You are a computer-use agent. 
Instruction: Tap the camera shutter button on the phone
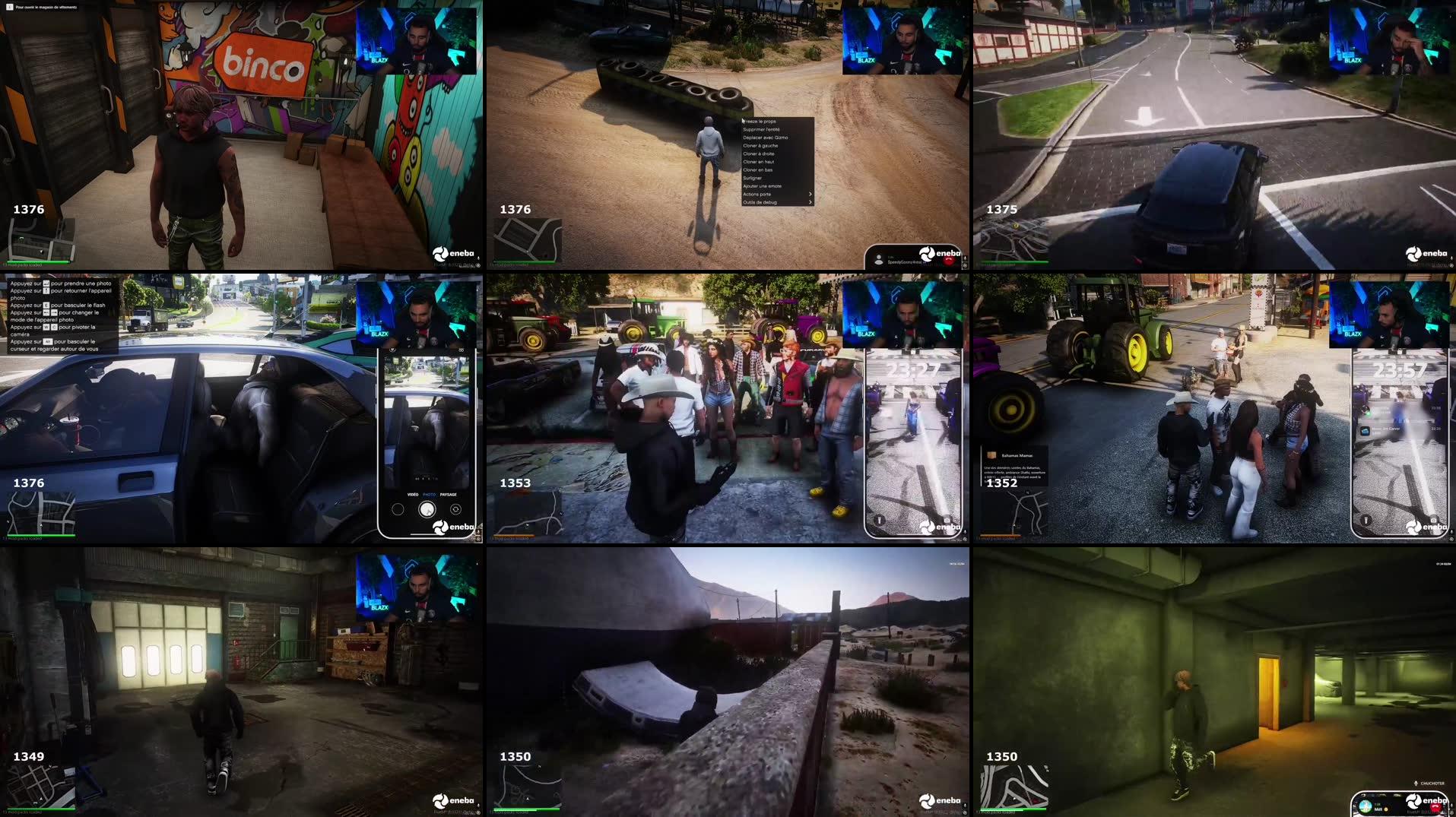427,509
